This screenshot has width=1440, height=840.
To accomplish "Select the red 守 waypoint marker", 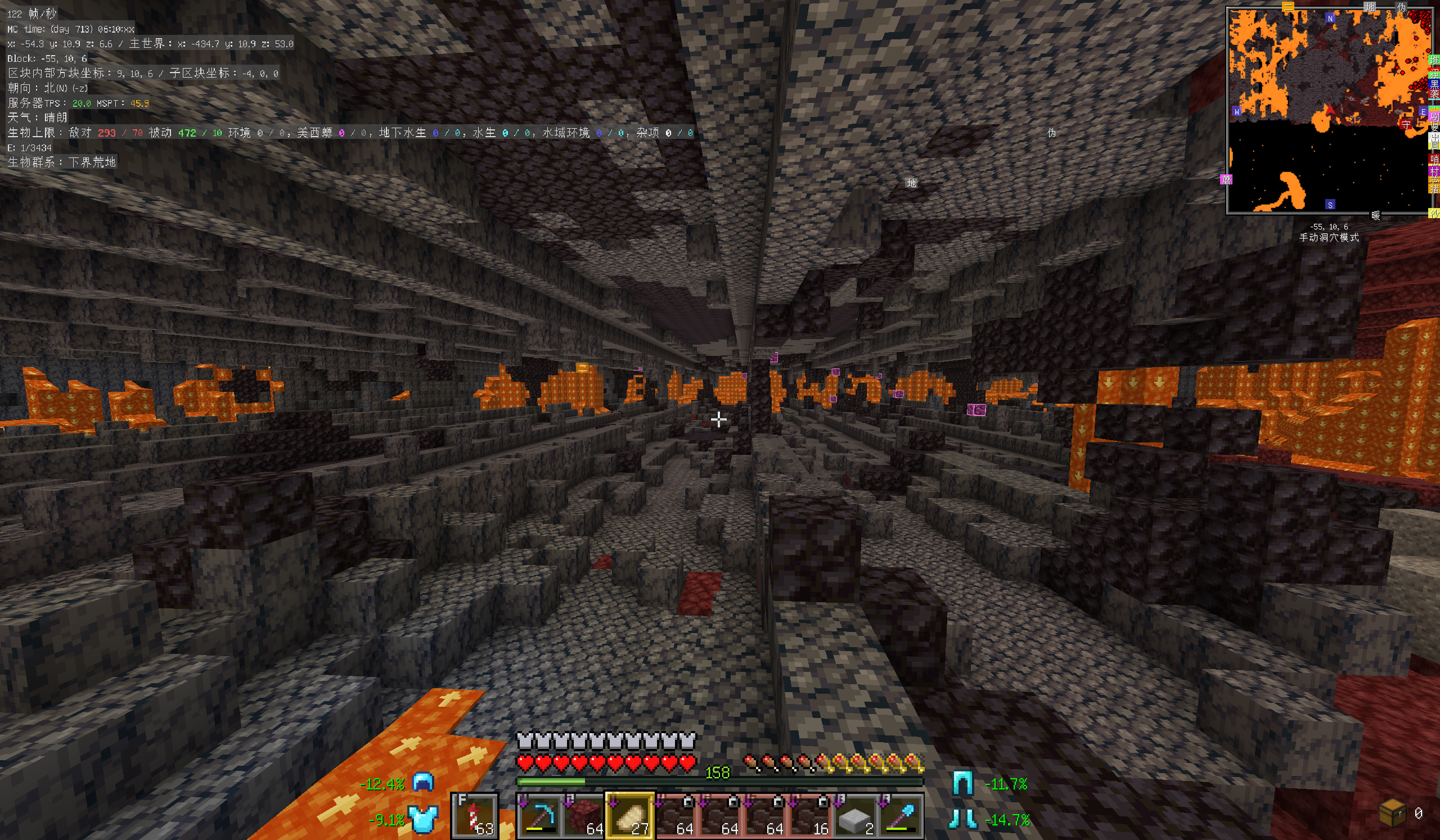I will coord(1406,124).
